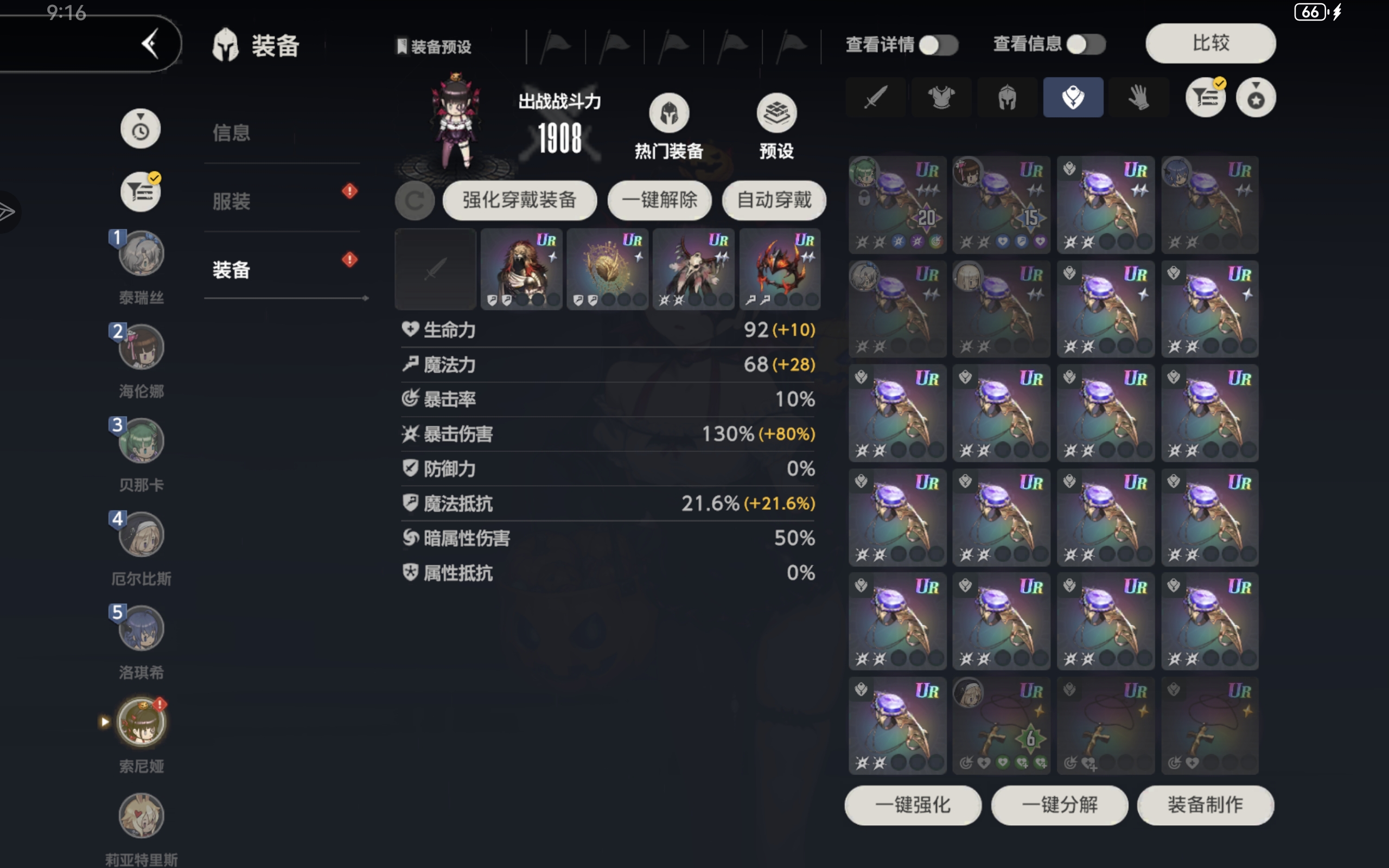Open the 装备预设 panel
1389x868 pixels.
click(435, 47)
